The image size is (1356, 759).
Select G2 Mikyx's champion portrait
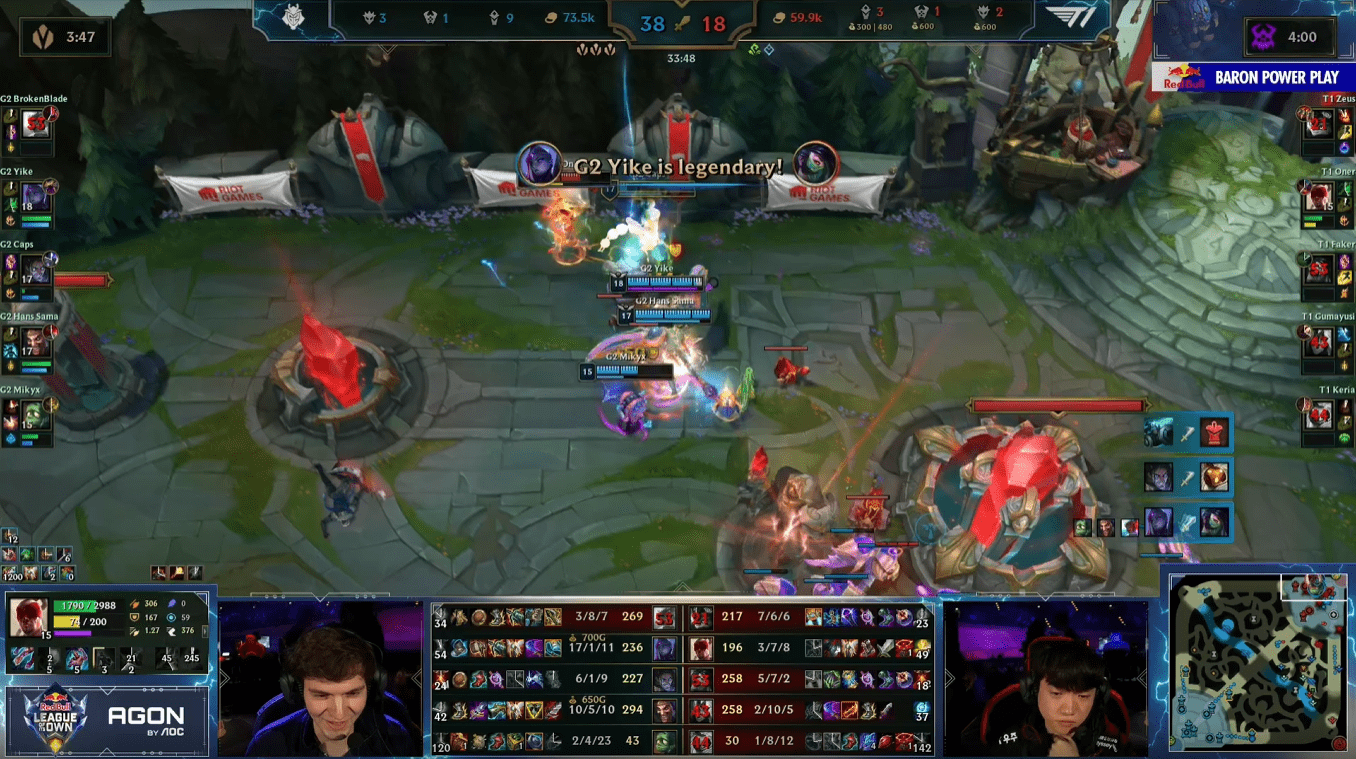tap(36, 414)
